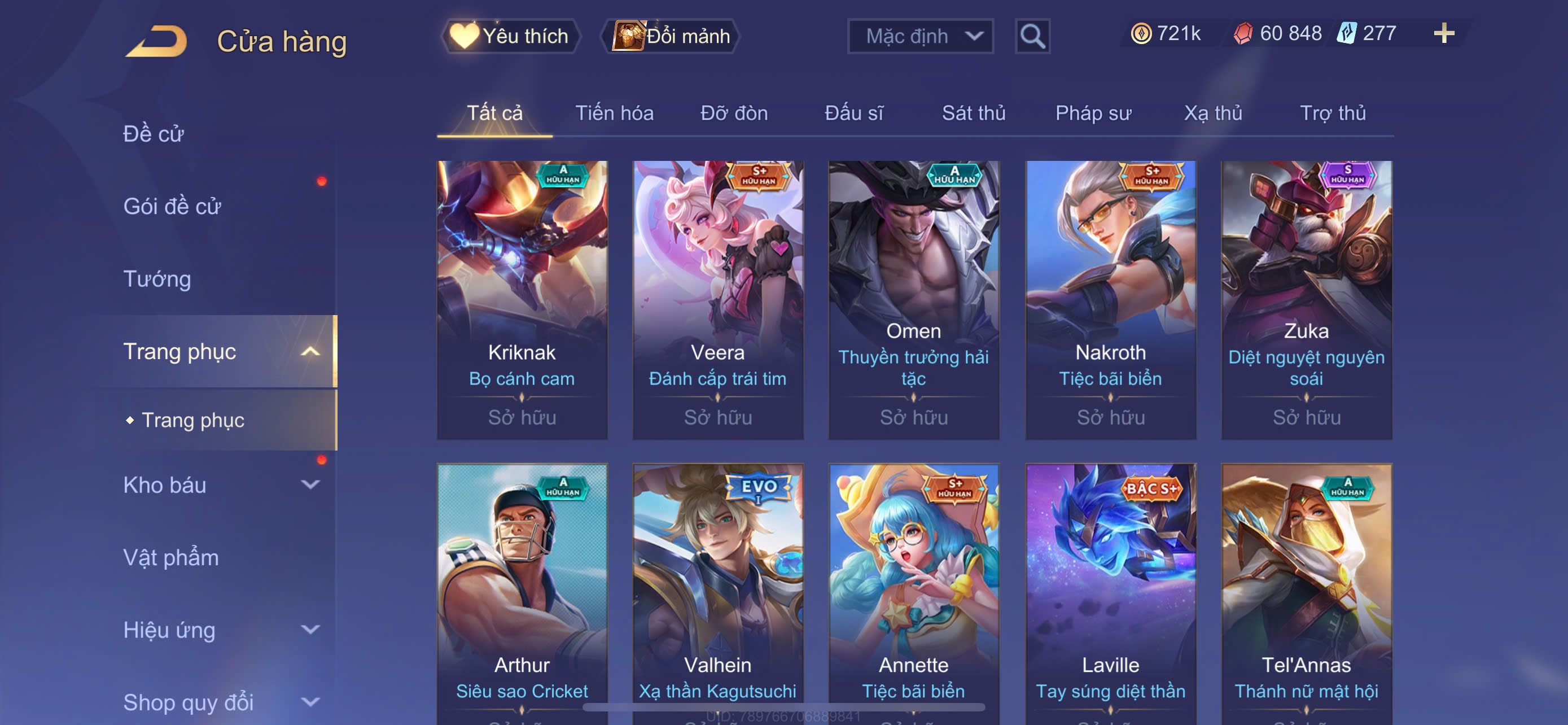Open the Đề cử shop section
The width and height of the screenshot is (1568, 725).
[x=154, y=134]
